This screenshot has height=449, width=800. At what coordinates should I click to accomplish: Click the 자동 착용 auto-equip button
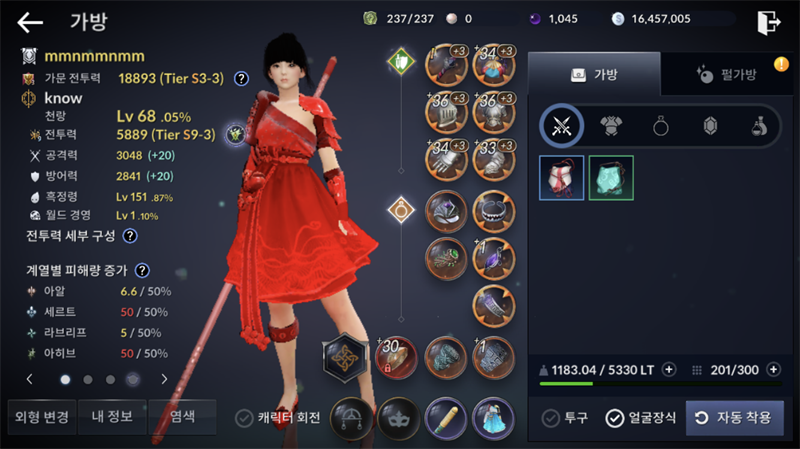(x=735, y=418)
